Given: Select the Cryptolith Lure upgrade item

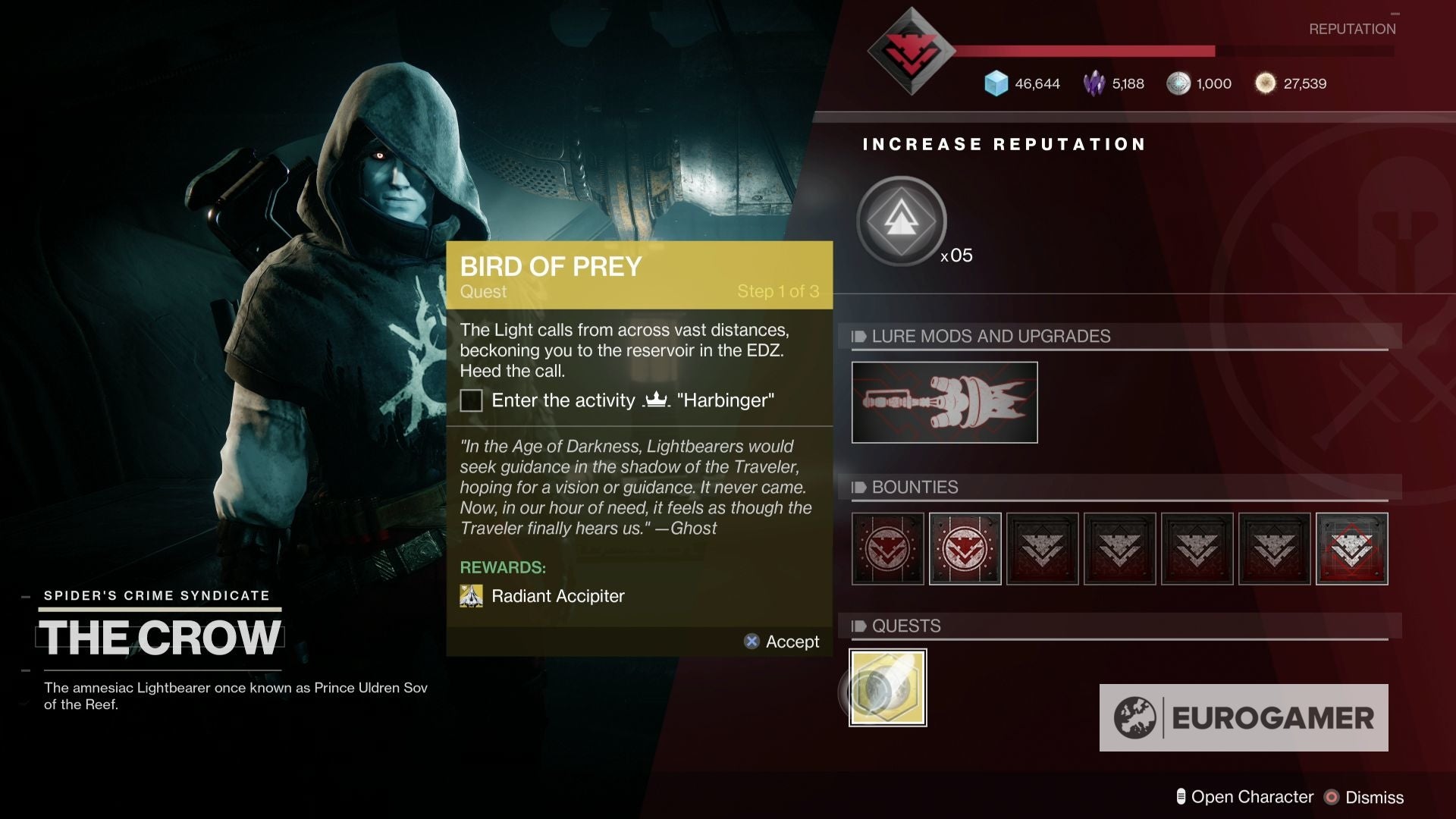Looking at the screenshot, I should 944,402.
